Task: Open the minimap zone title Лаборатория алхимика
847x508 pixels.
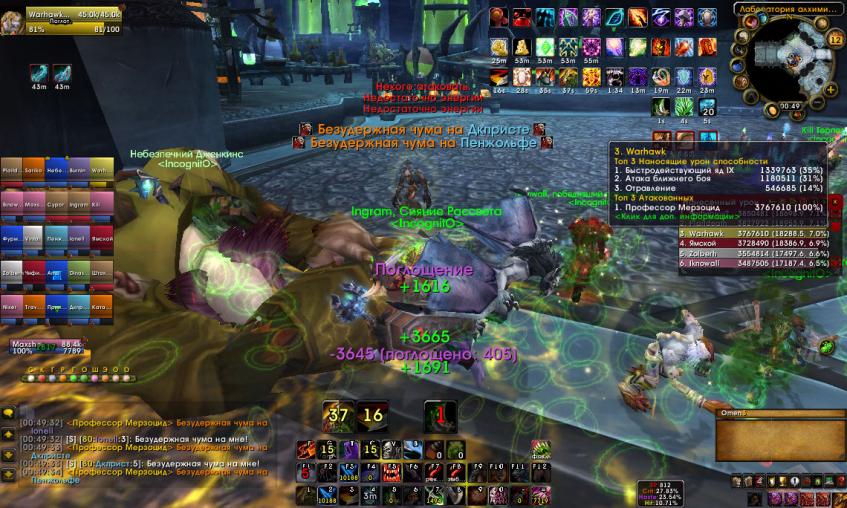Action: pos(785,9)
